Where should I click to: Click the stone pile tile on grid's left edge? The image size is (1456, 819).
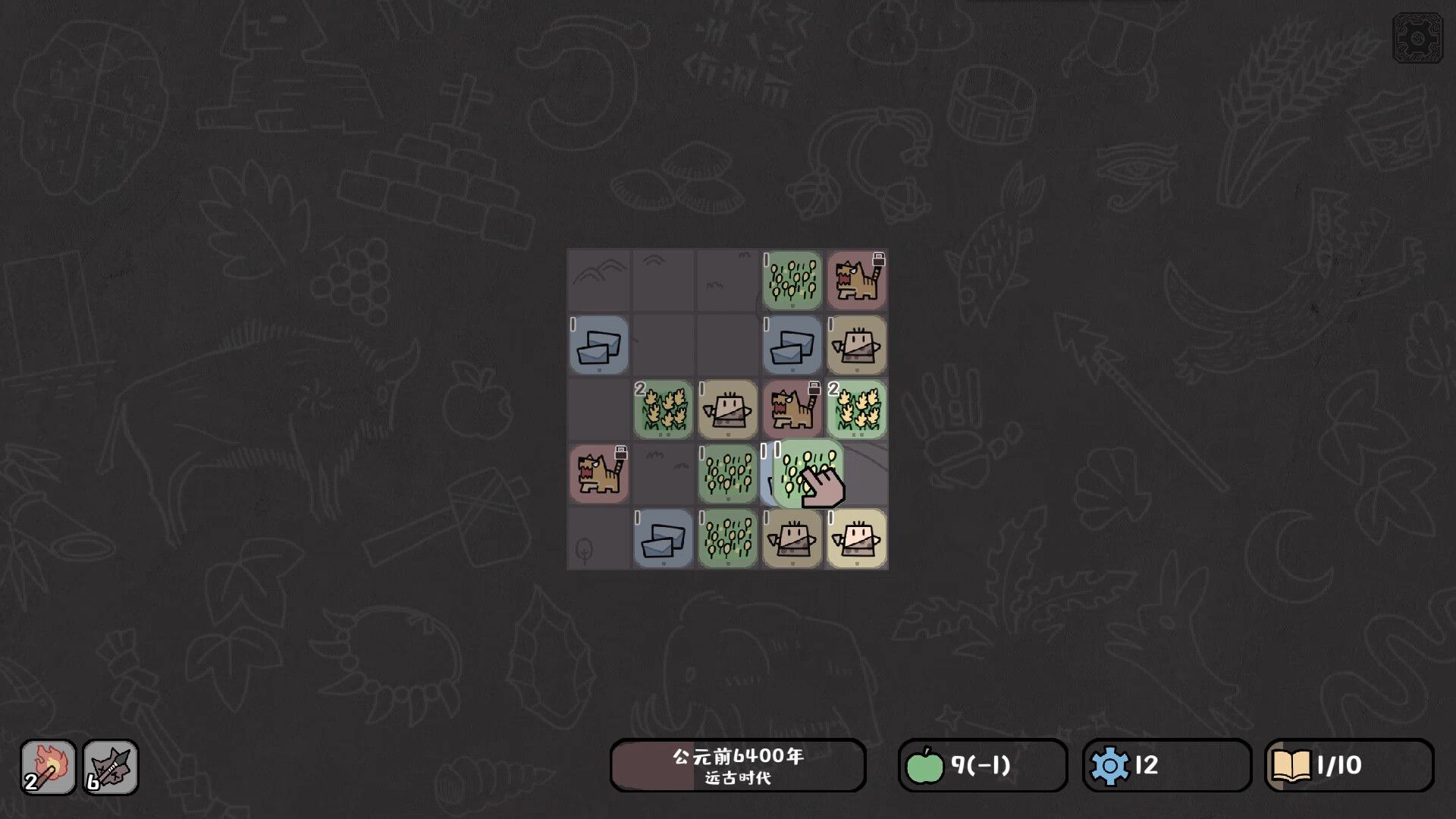(598, 347)
